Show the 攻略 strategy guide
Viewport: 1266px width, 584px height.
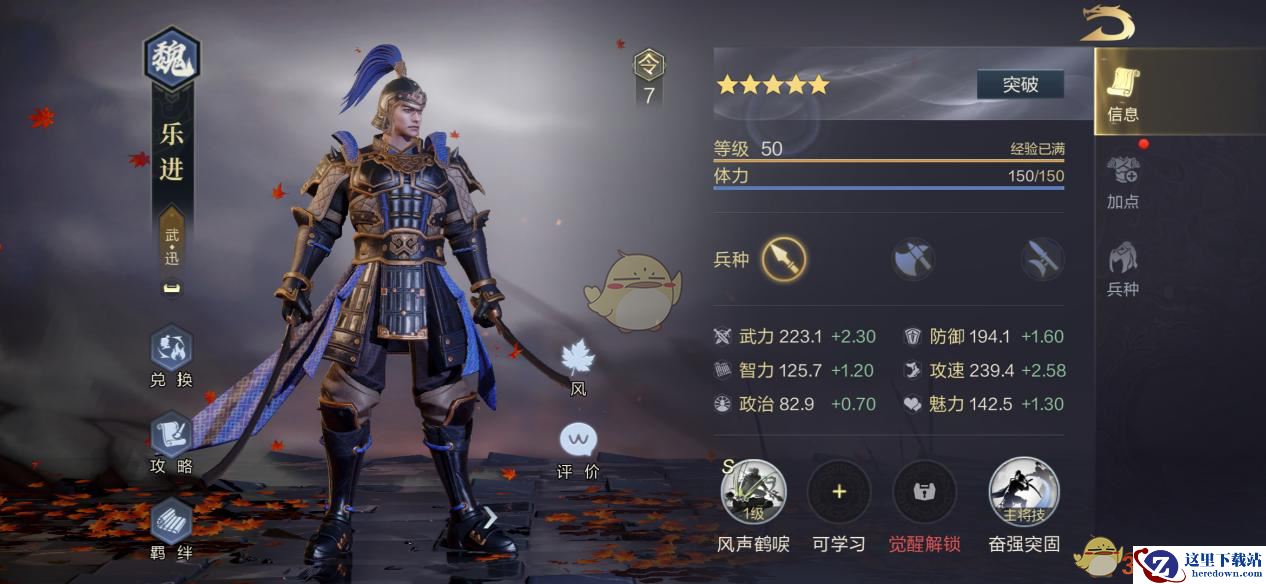coord(171,442)
